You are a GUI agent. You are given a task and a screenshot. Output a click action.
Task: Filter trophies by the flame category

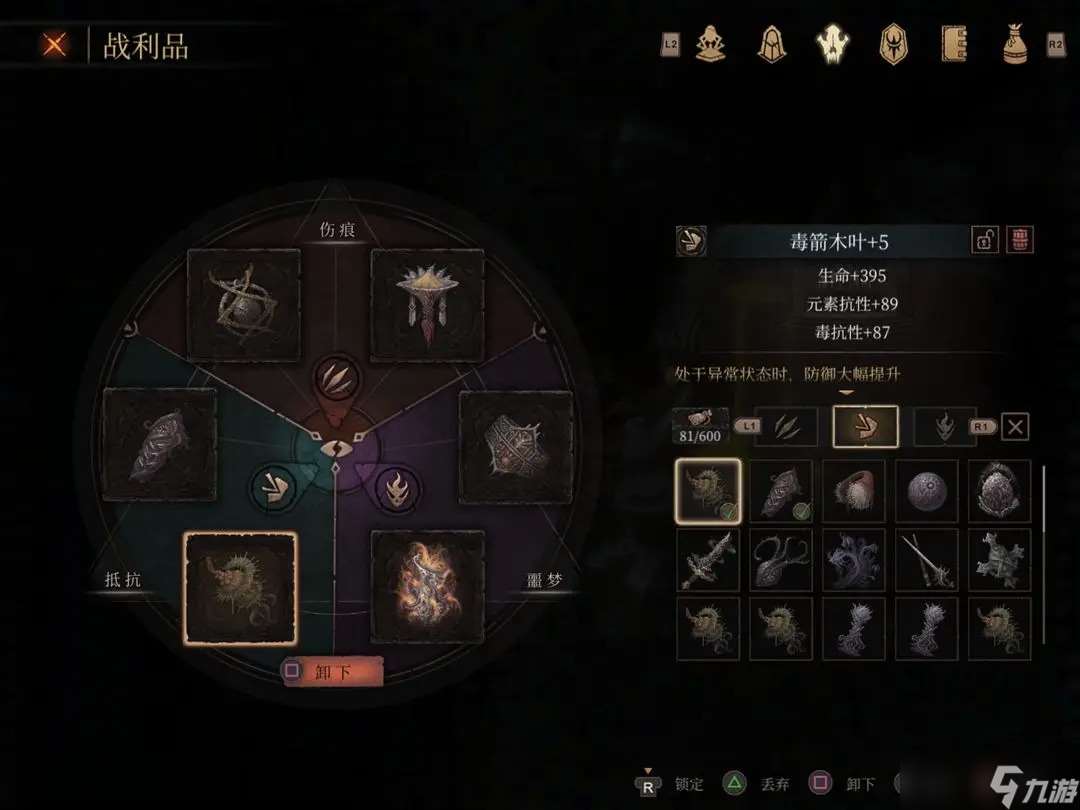click(x=945, y=427)
